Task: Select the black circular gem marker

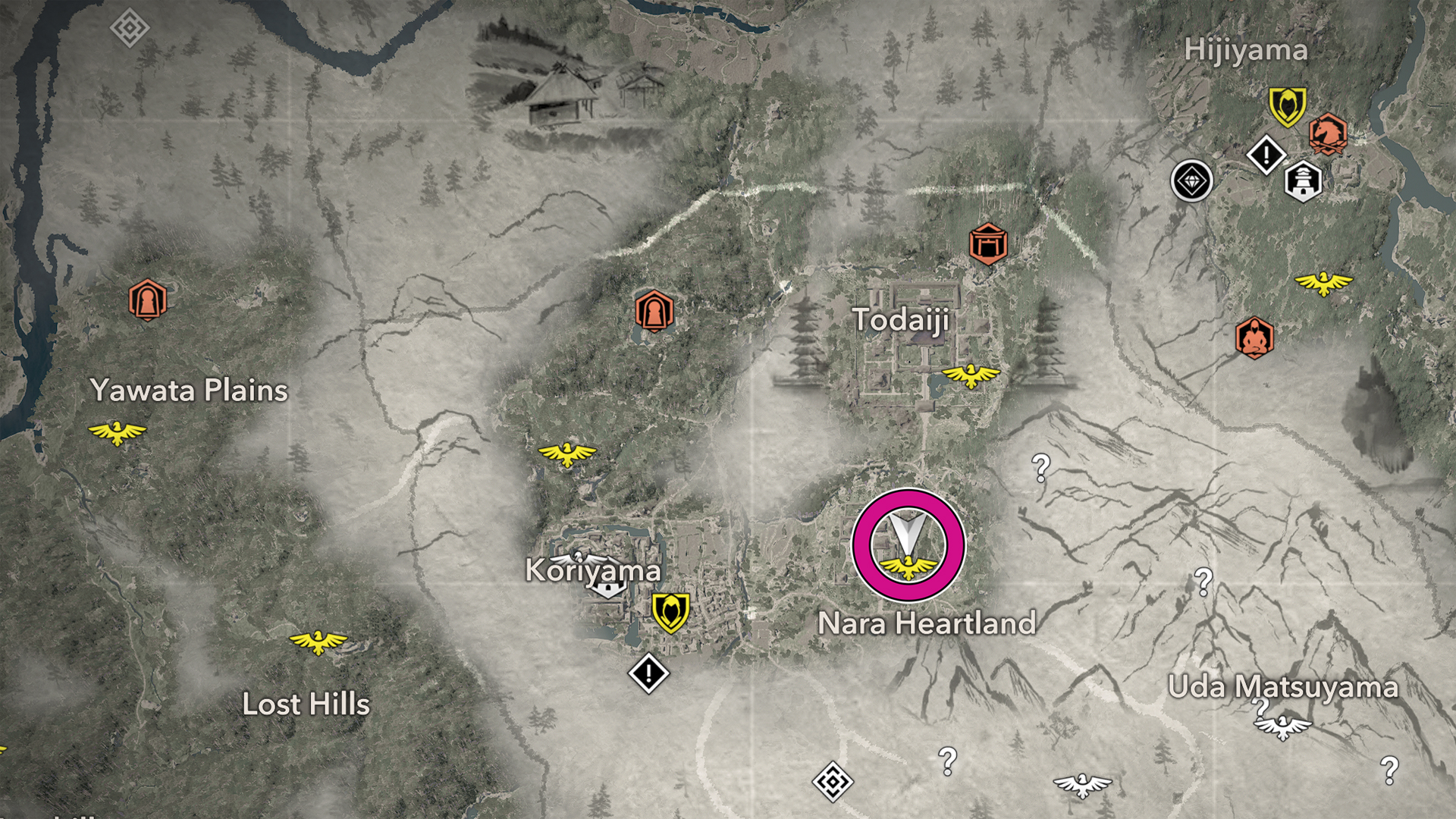Action: tap(1191, 180)
